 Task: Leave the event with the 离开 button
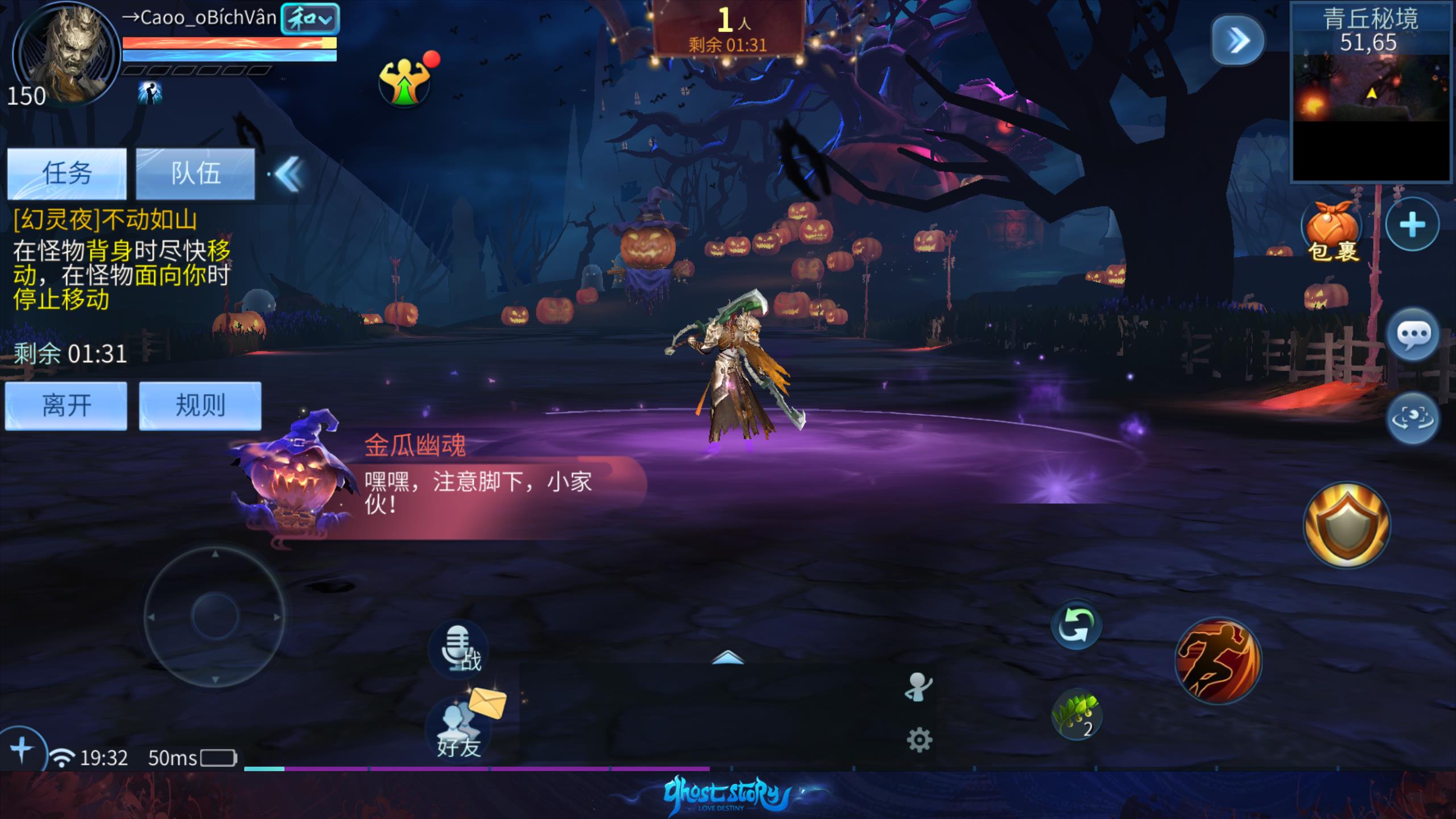click(x=66, y=406)
